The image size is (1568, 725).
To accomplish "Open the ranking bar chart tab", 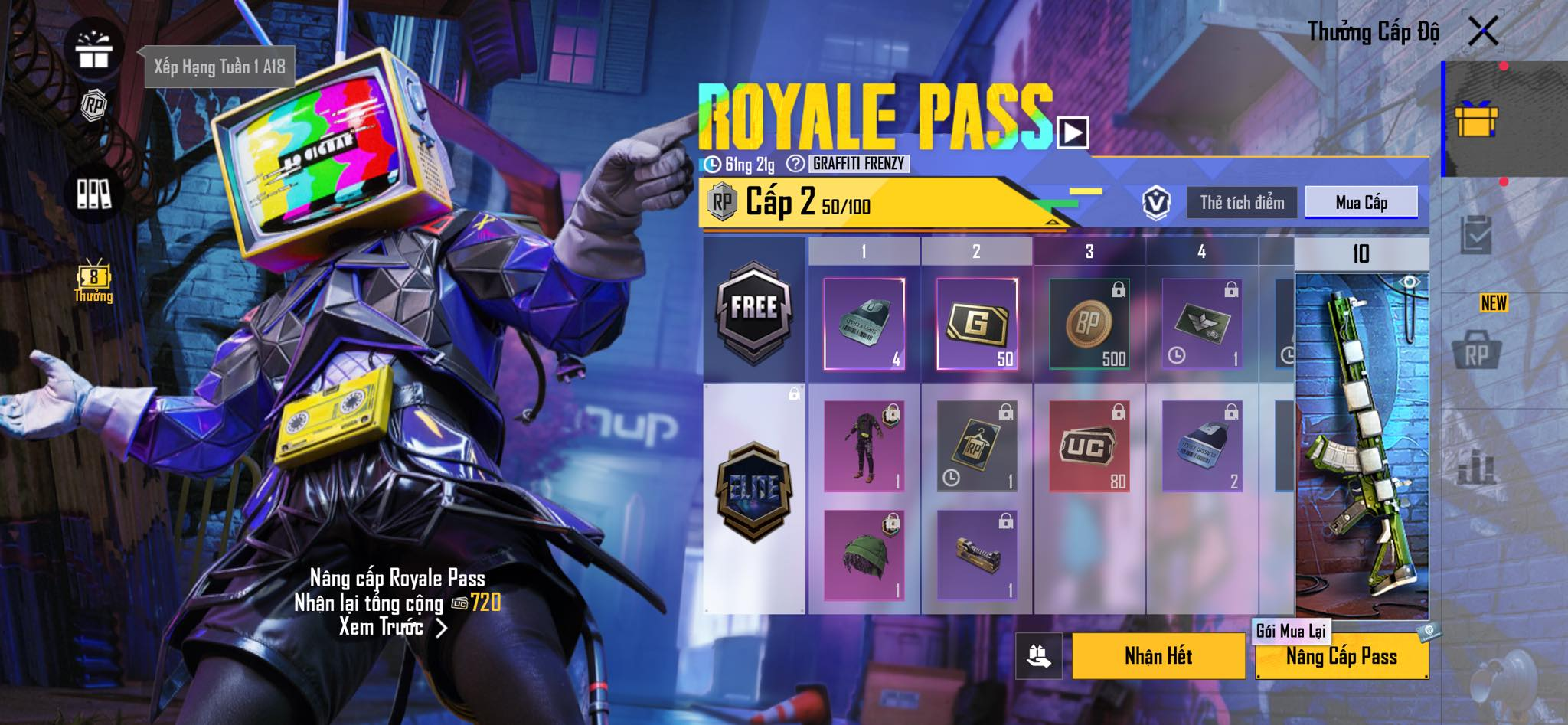I will coord(1475,465).
